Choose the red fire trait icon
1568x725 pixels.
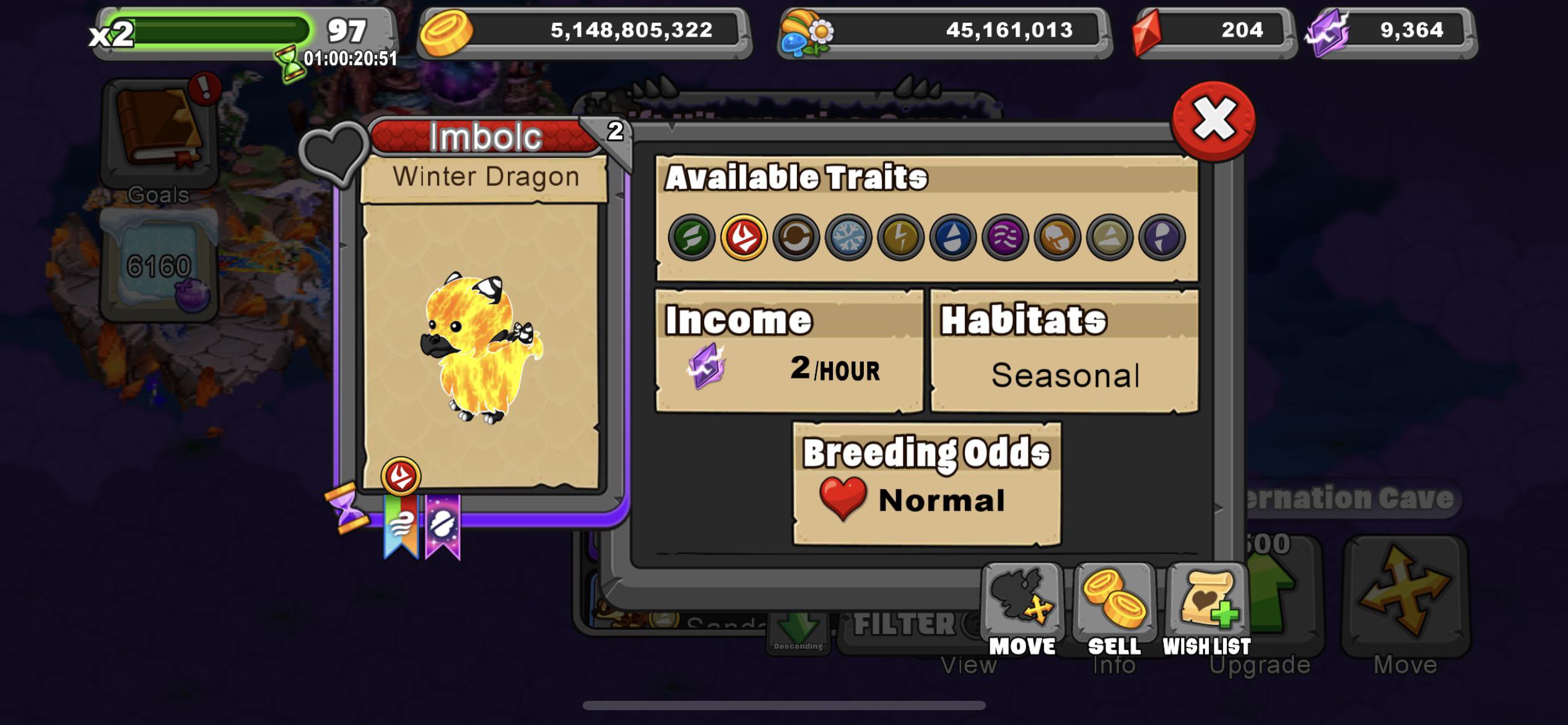(744, 237)
